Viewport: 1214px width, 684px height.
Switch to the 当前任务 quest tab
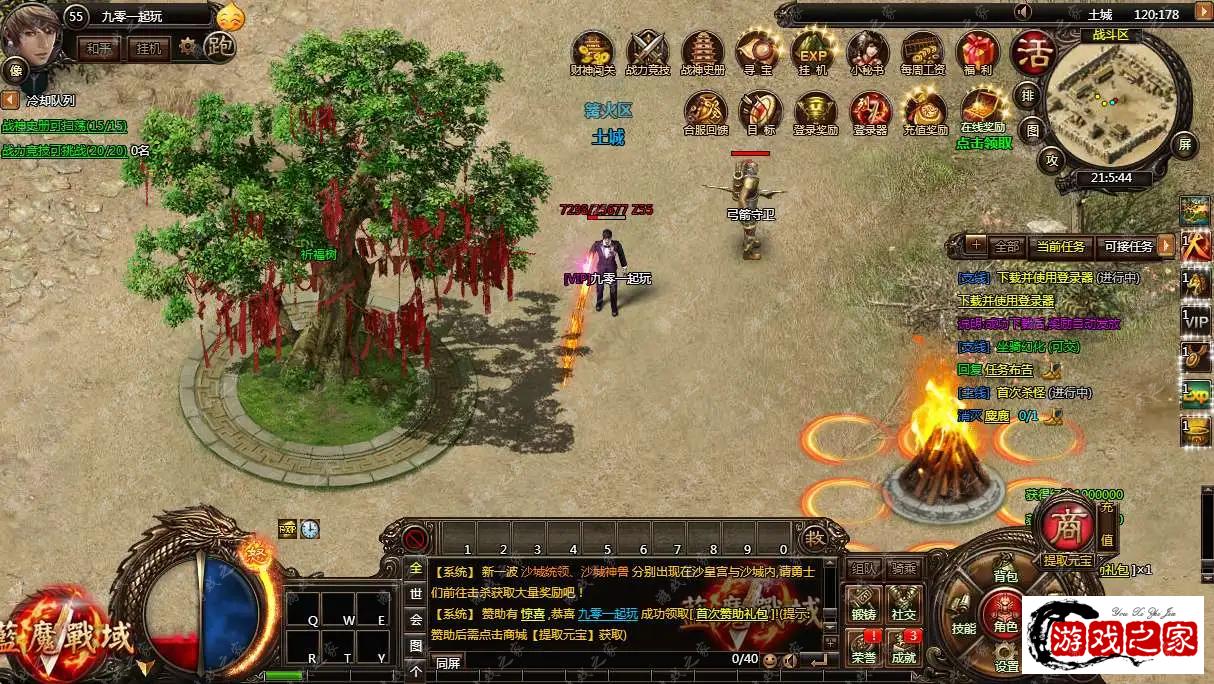[x=1060, y=246]
